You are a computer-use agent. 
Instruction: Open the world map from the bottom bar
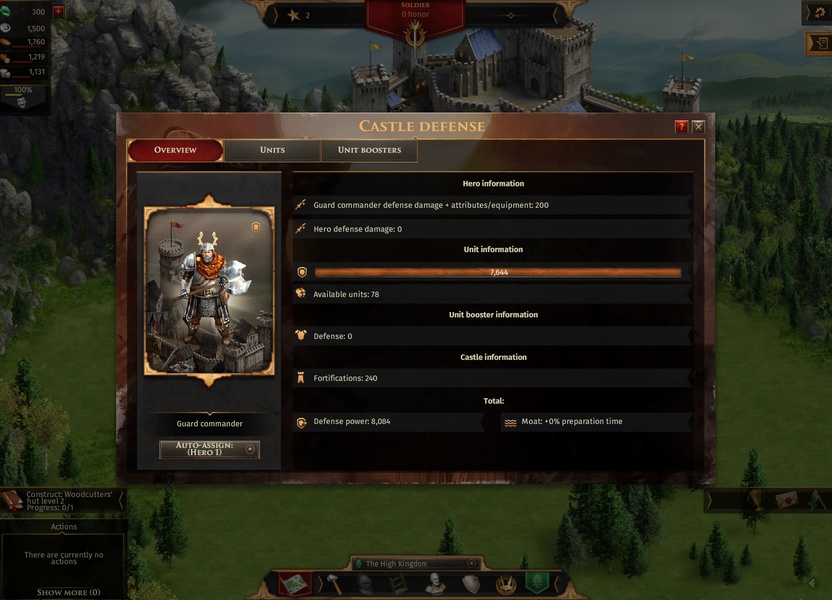point(295,583)
